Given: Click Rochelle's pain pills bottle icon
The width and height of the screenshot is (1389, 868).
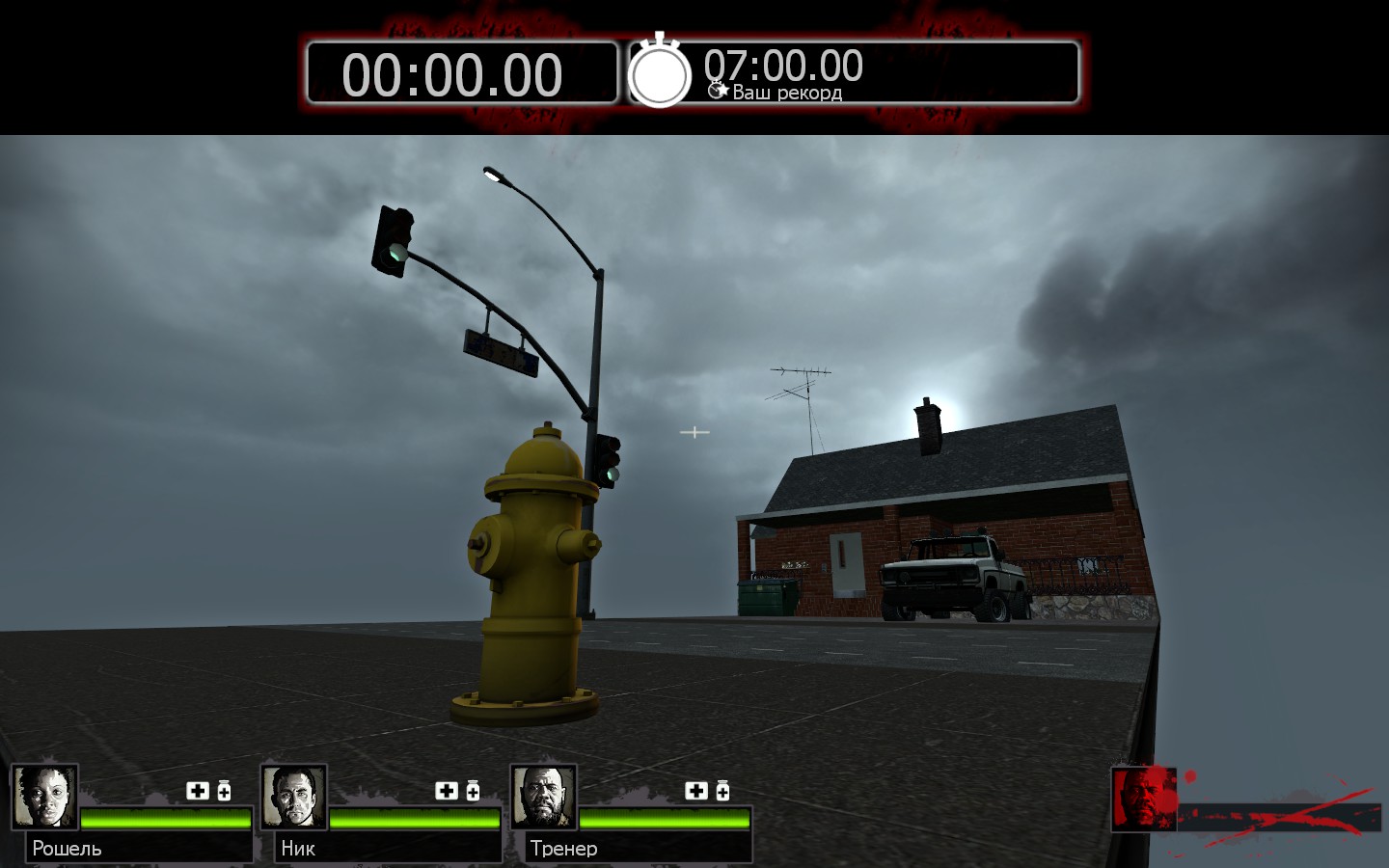Looking at the screenshot, I should [x=224, y=791].
